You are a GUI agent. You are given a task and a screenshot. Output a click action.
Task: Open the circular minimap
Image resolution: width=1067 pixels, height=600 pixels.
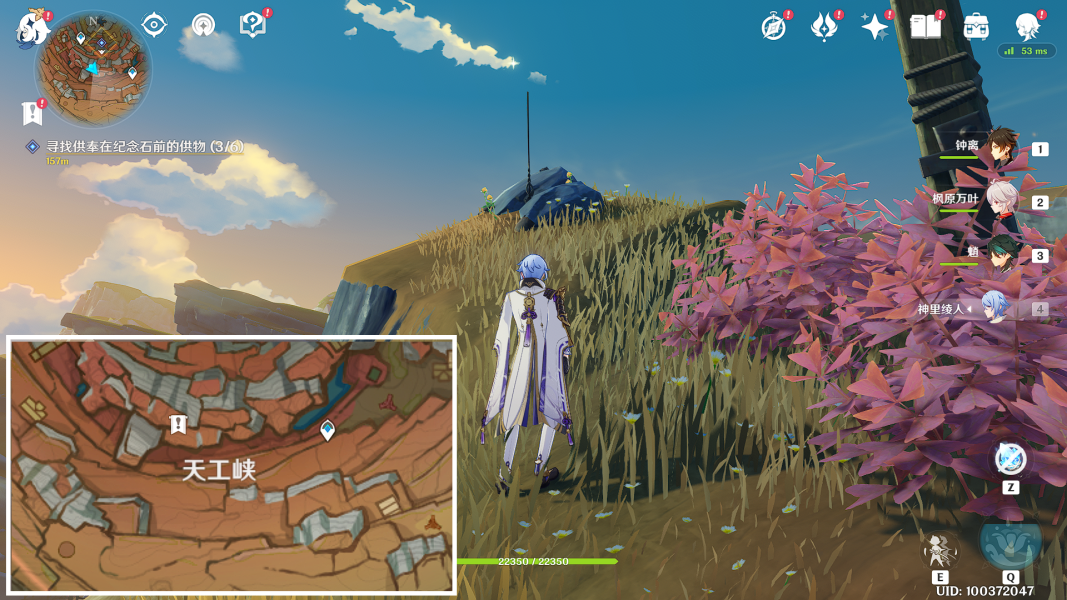point(93,67)
